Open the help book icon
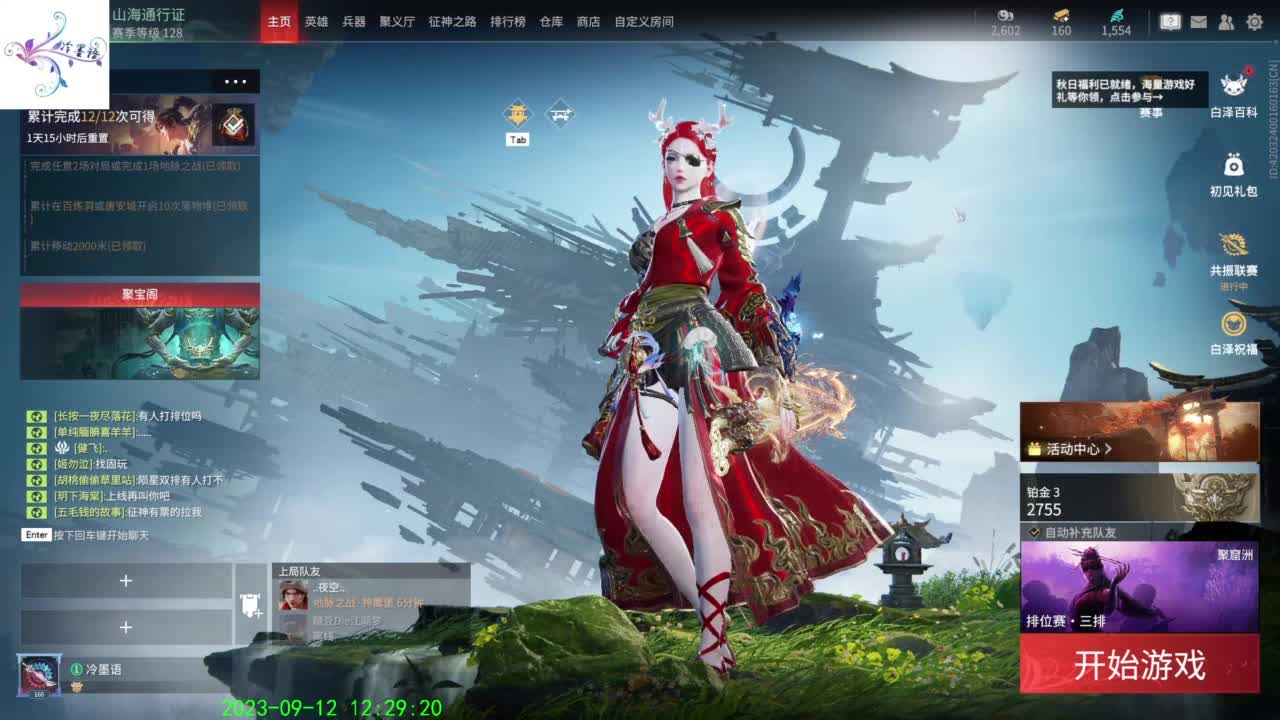The image size is (1280, 720). coord(1170,22)
